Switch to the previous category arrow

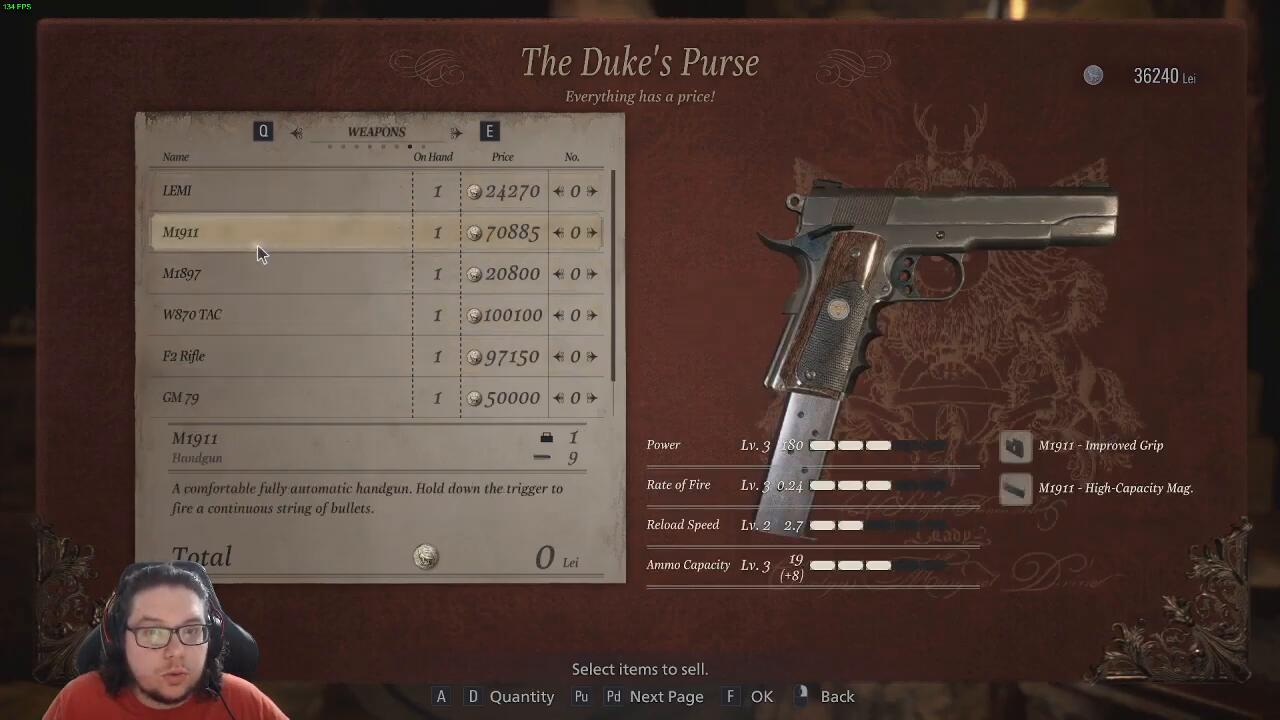pos(297,132)
